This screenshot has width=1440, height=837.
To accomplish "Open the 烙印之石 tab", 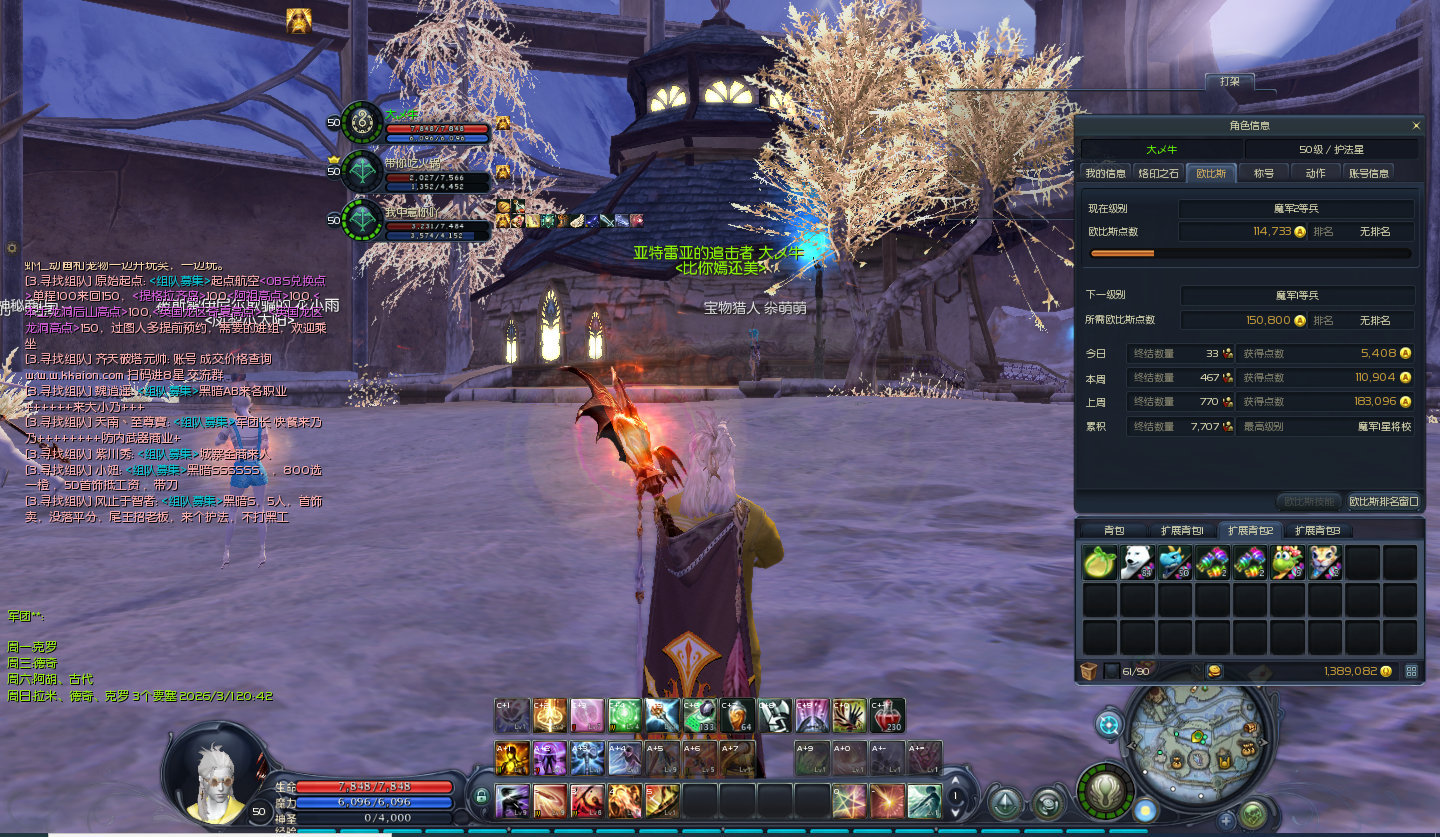I will coord(1159,173).
